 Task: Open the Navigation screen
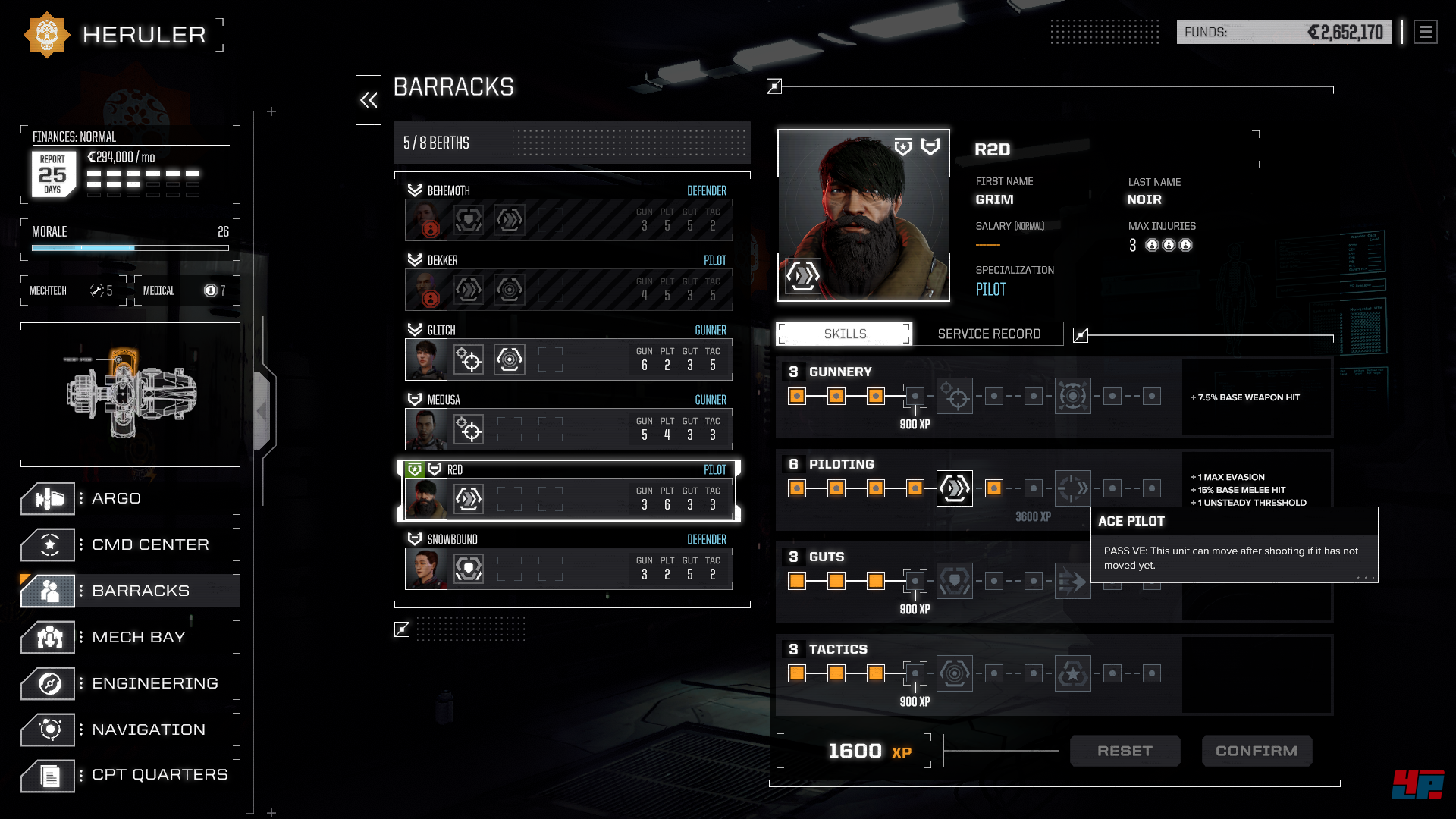129,730
